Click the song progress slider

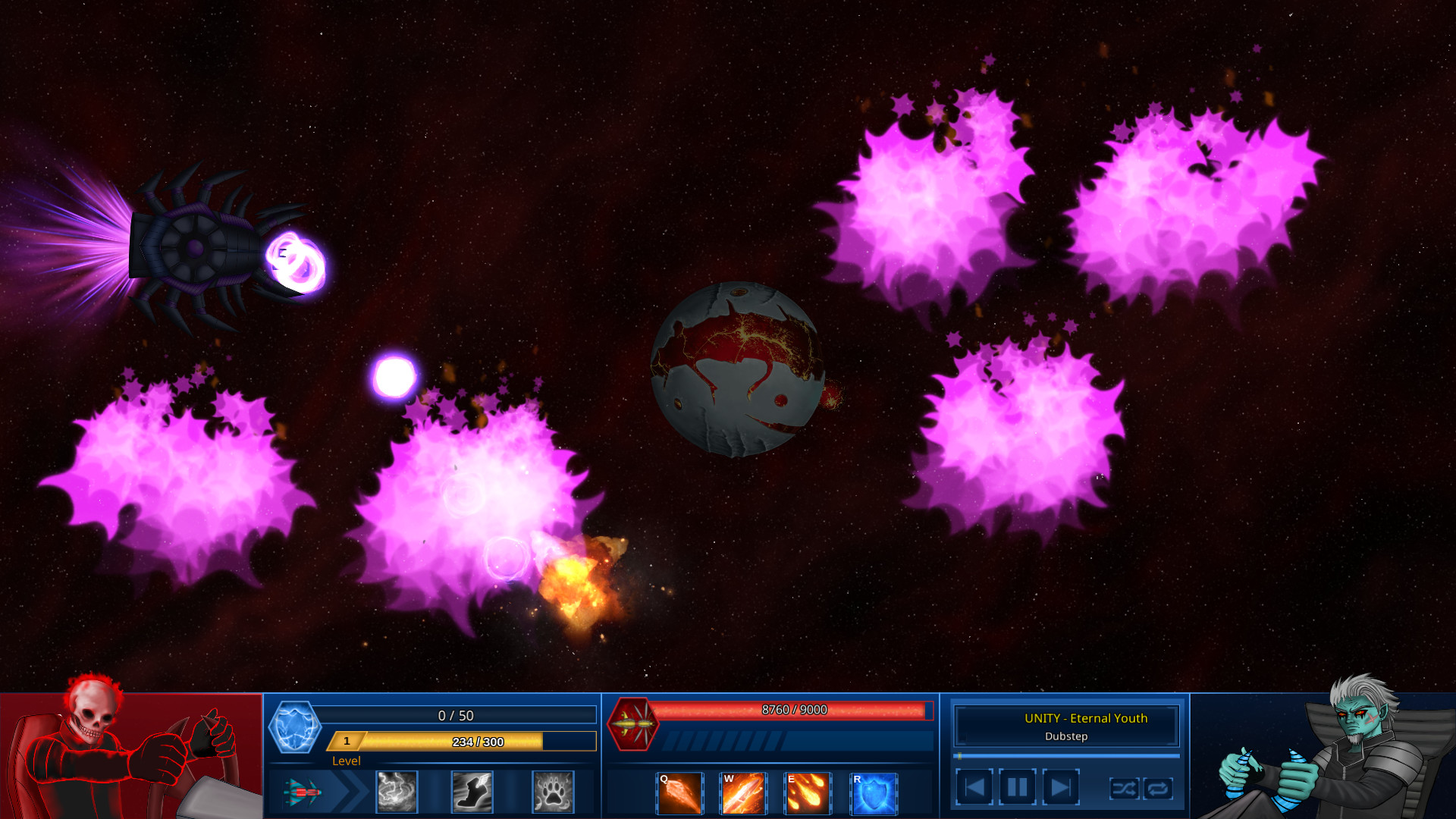(x=1065, y=755)
